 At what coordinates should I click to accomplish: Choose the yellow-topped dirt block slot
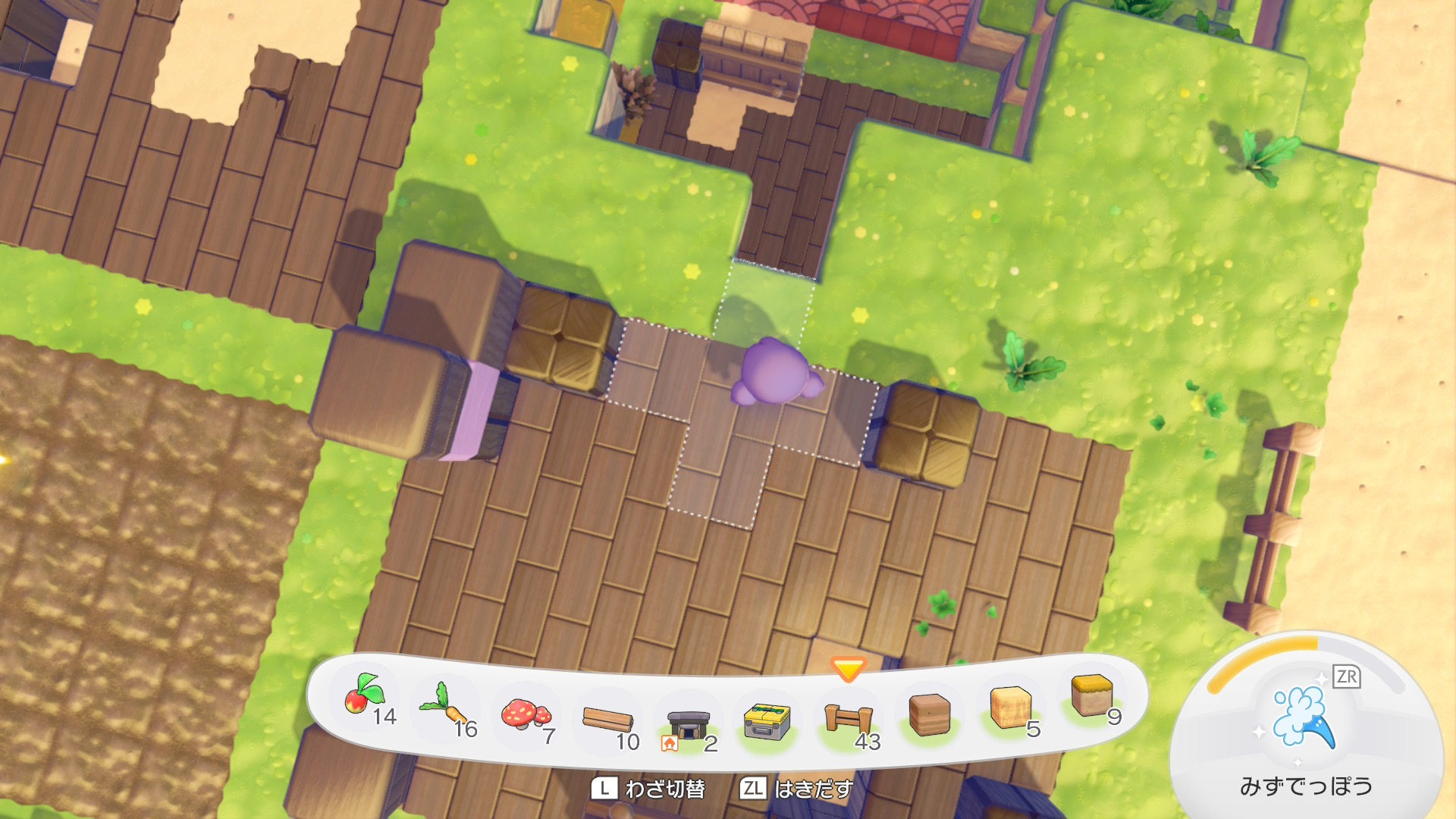pyautogui.click(x=1091, y=696)
